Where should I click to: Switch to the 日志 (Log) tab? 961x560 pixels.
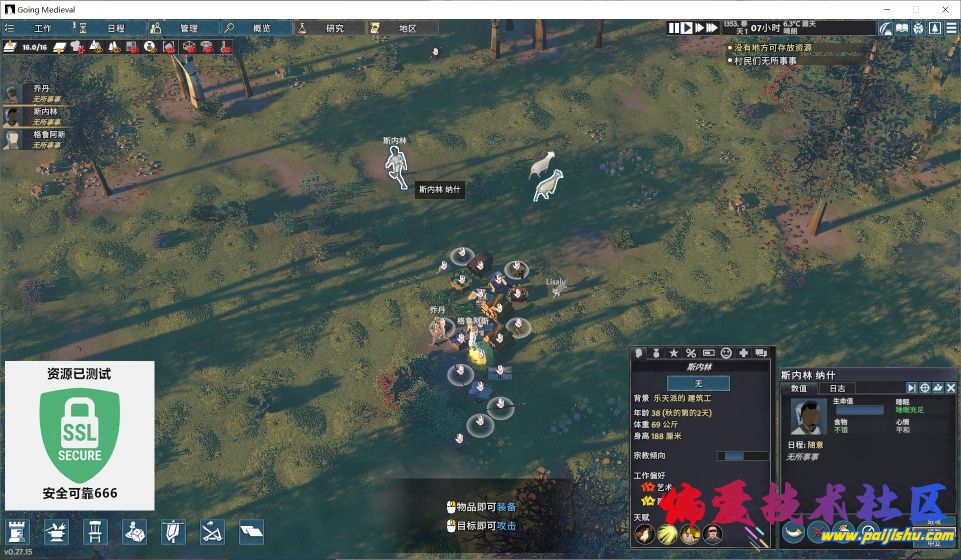(836, 388)
